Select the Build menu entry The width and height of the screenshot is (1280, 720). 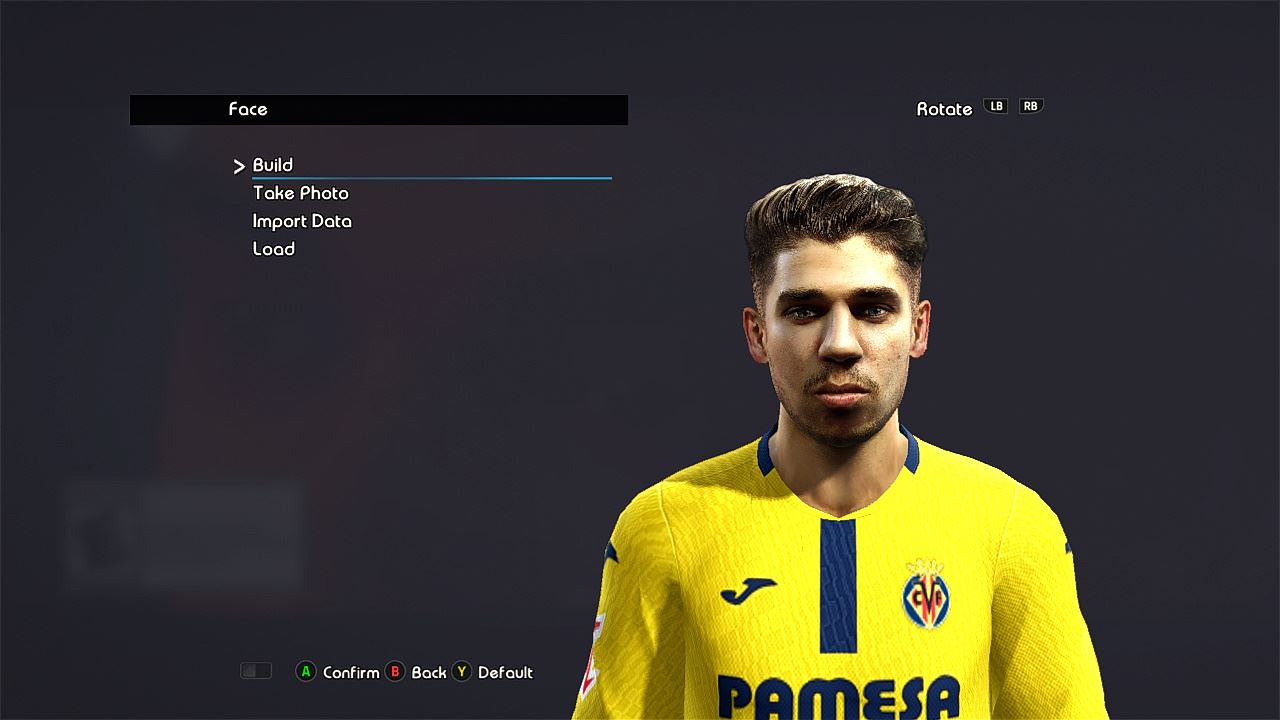coord(273,165)
